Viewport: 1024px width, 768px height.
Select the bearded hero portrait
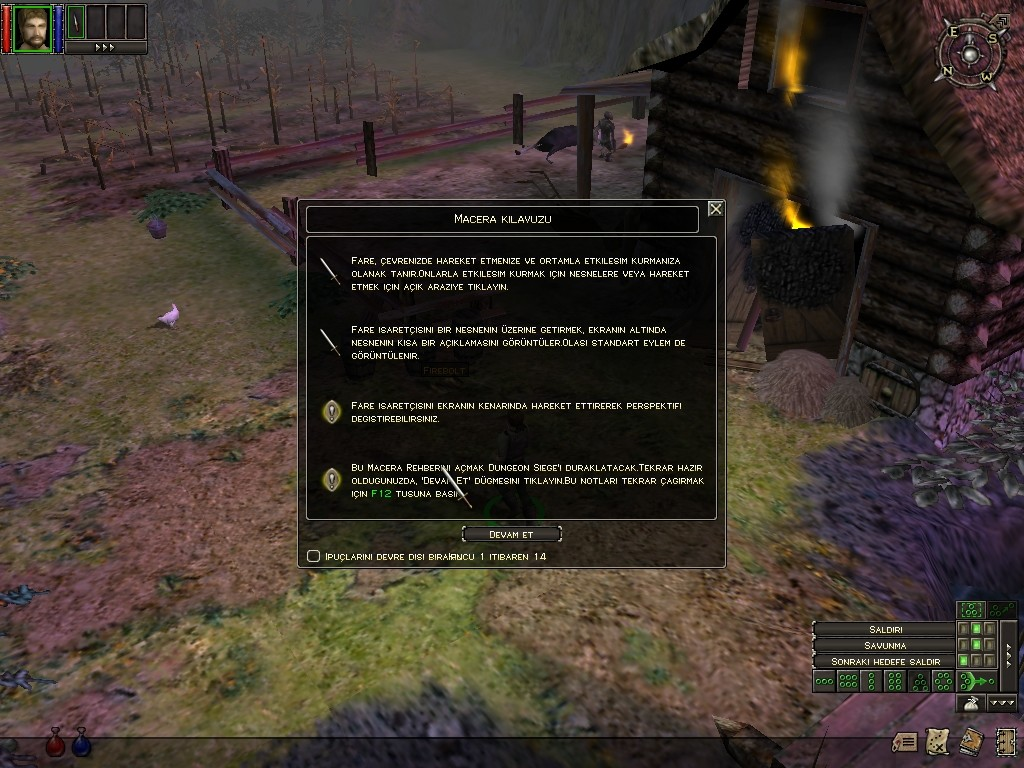[x=33, y=27]
